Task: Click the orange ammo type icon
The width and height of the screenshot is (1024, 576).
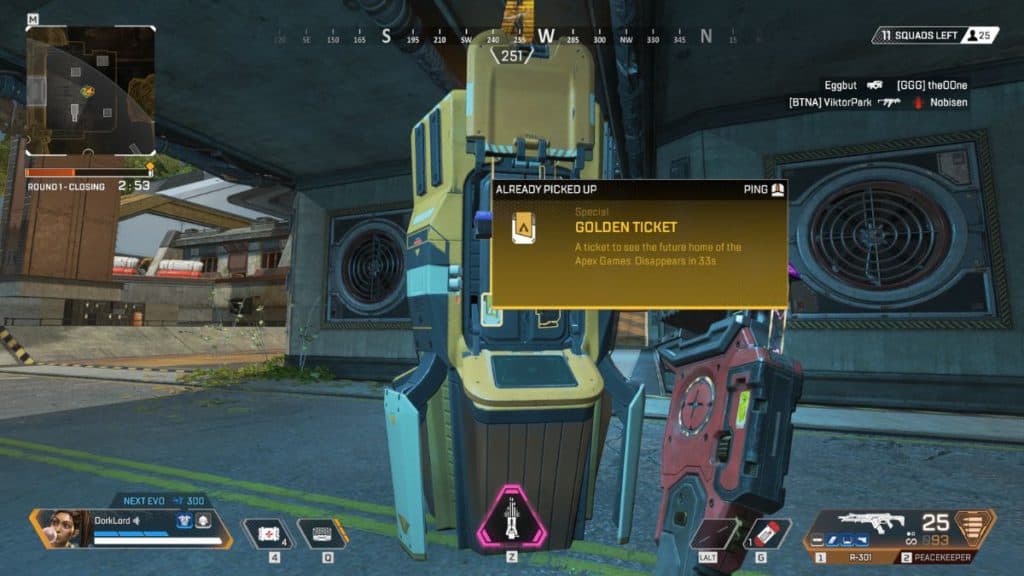Action: click(977, 526)
